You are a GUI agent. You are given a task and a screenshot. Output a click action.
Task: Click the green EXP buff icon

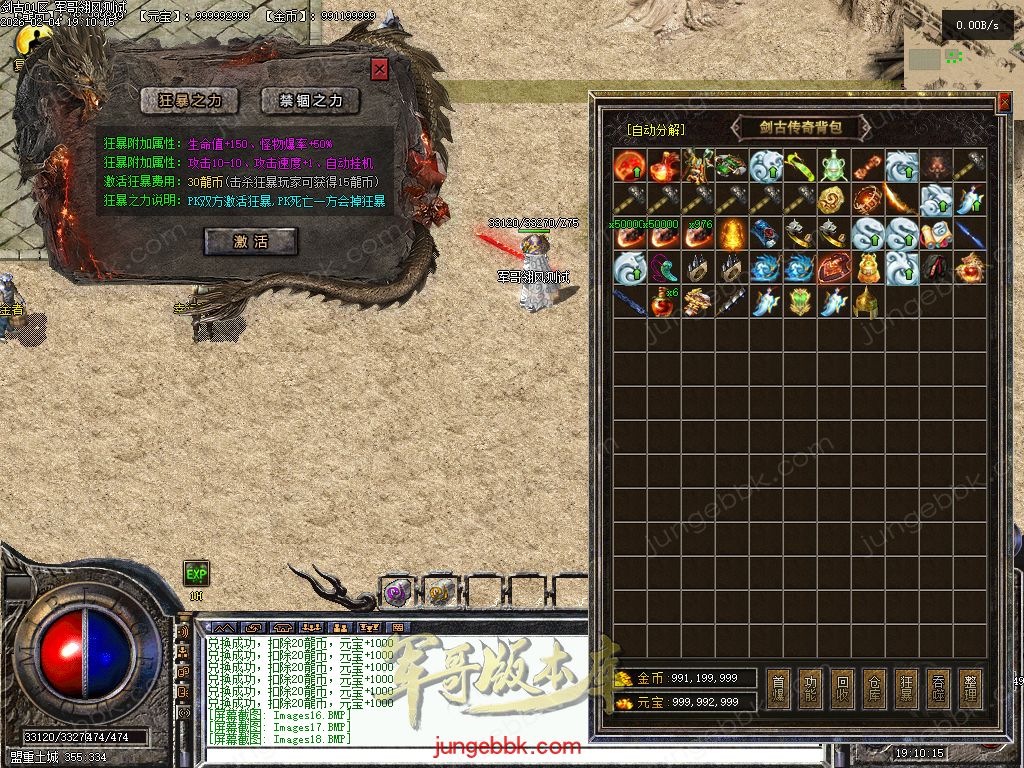tap(196, 573)
